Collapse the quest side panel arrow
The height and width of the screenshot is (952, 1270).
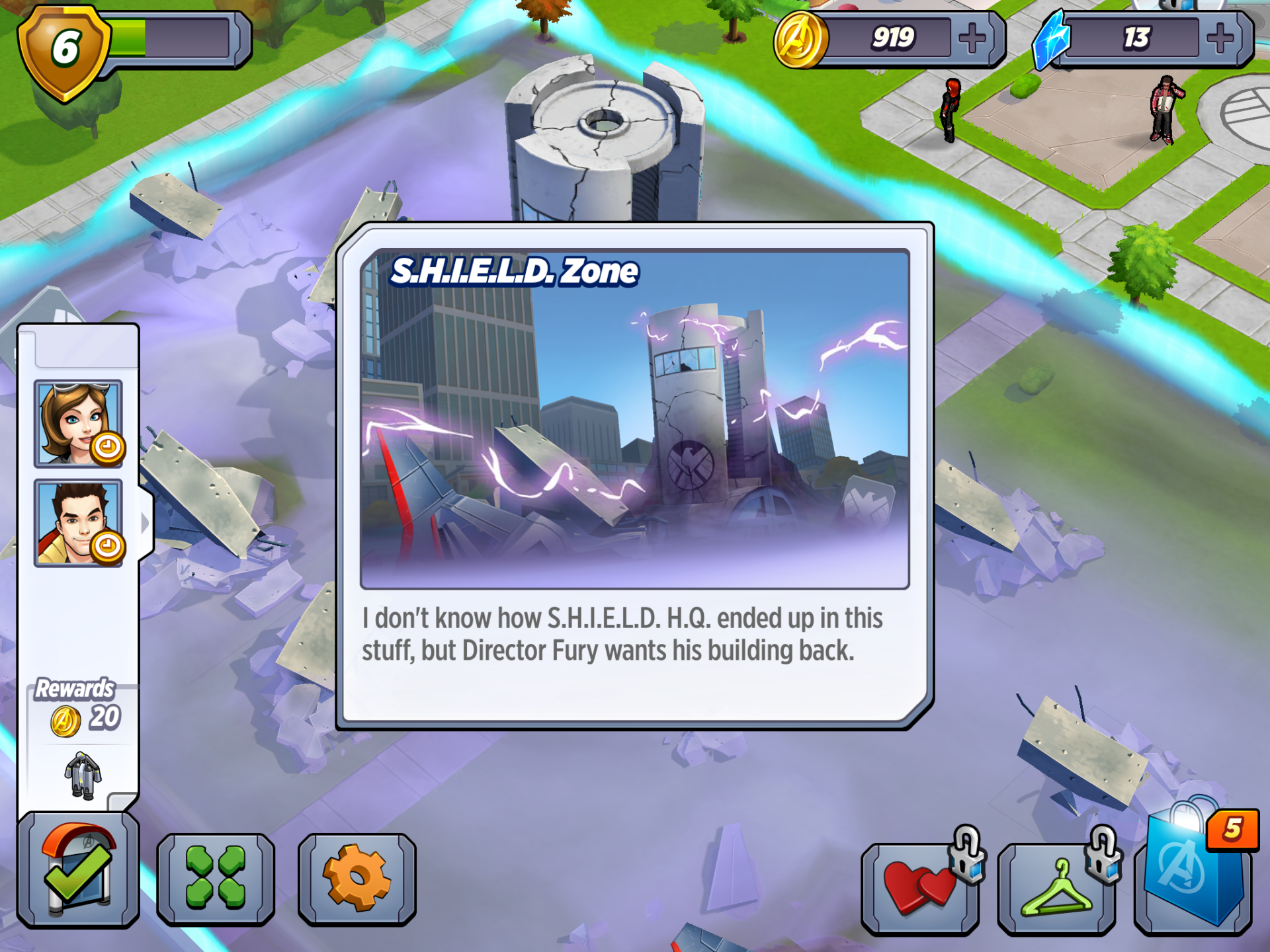pyautogui.click(x=146, y=523)
